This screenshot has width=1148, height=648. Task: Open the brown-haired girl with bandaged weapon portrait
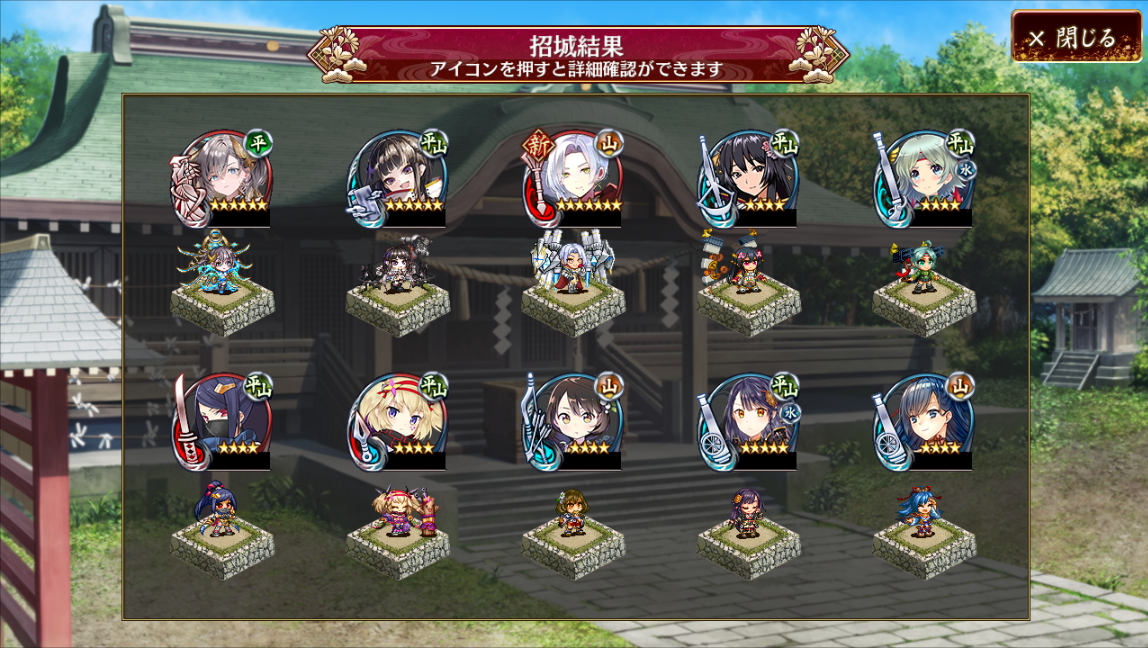pyautogui.click(x=222, y=180)
